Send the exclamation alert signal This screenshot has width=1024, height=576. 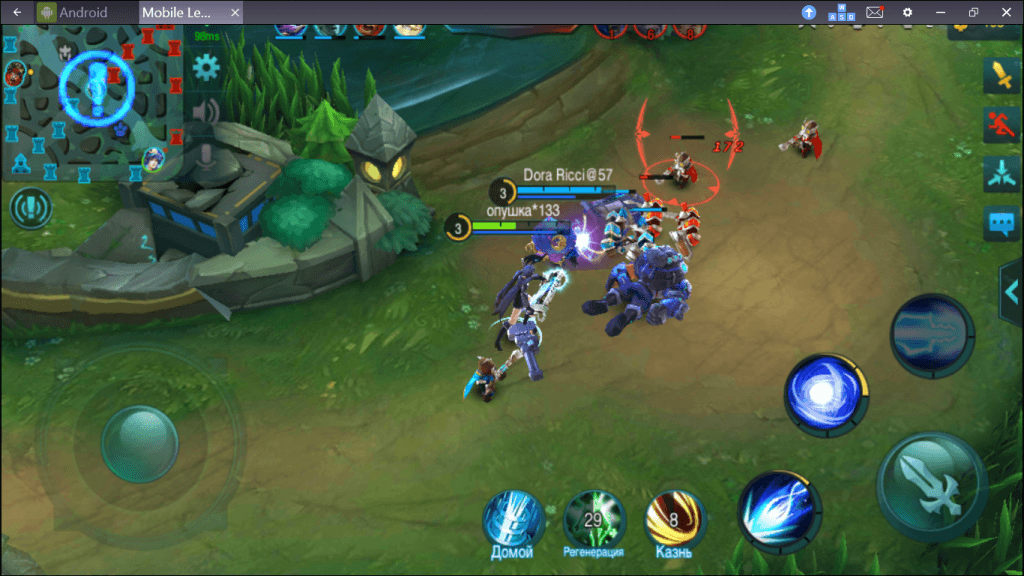coord(30,209)
